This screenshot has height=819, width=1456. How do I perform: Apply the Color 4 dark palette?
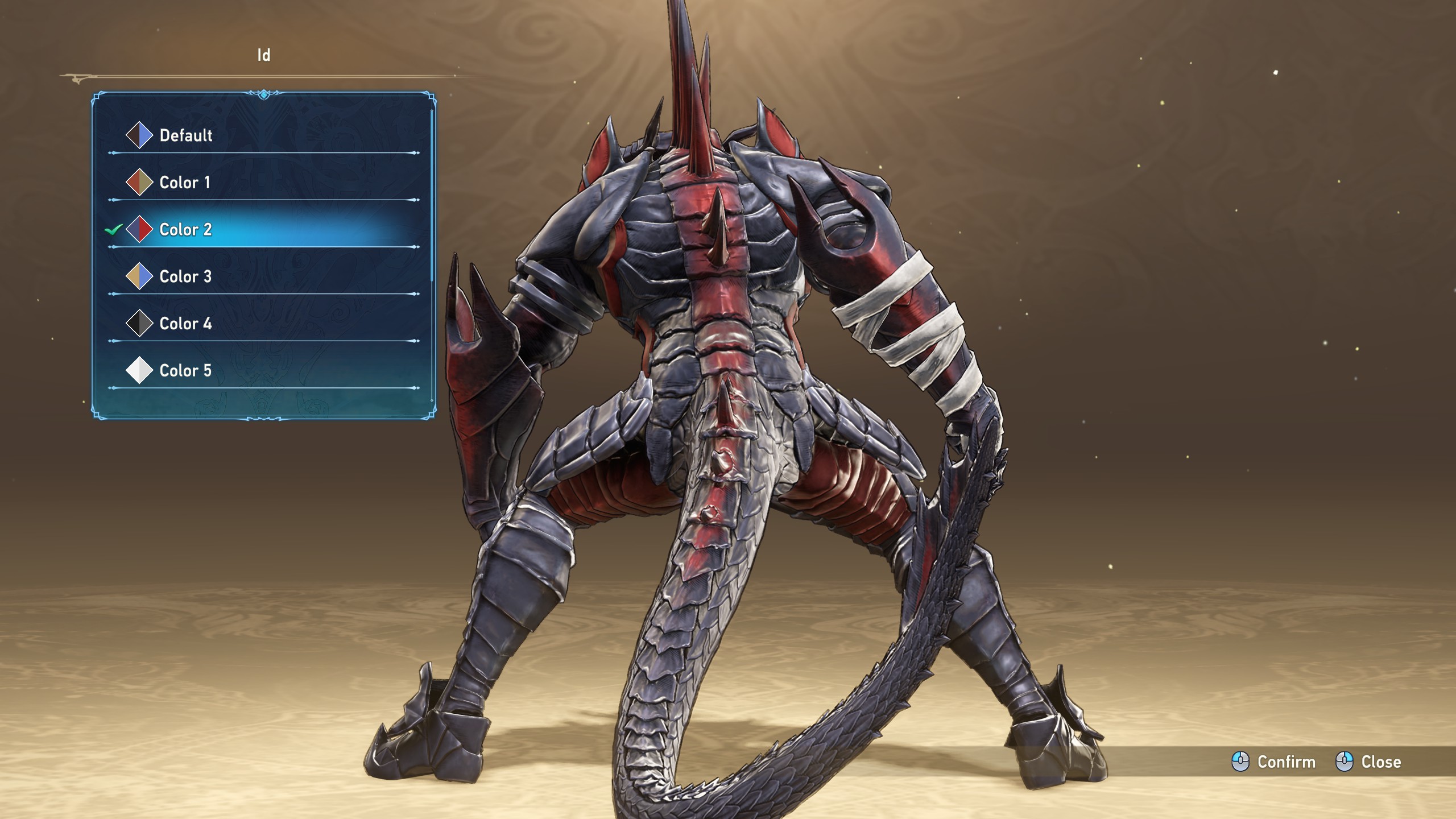185,324
